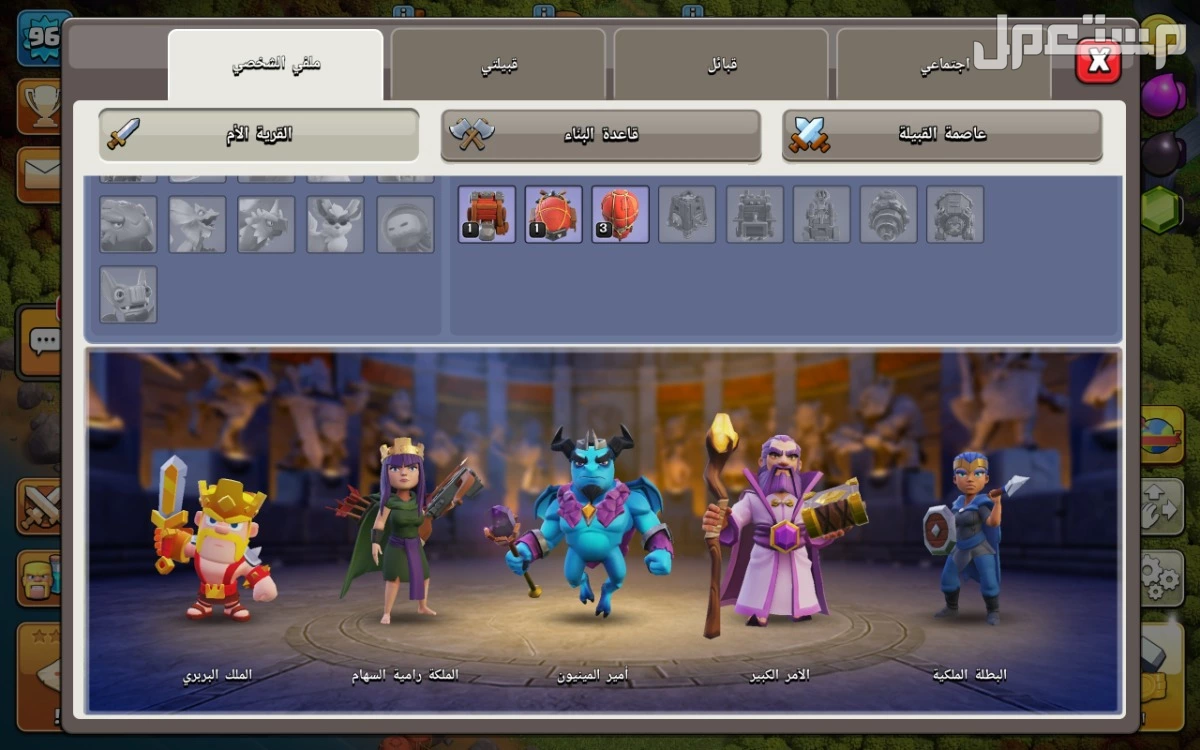Open the crossed-swords attack button
Viewport: 1200px width, 750px height.
(x=40, y=506)
